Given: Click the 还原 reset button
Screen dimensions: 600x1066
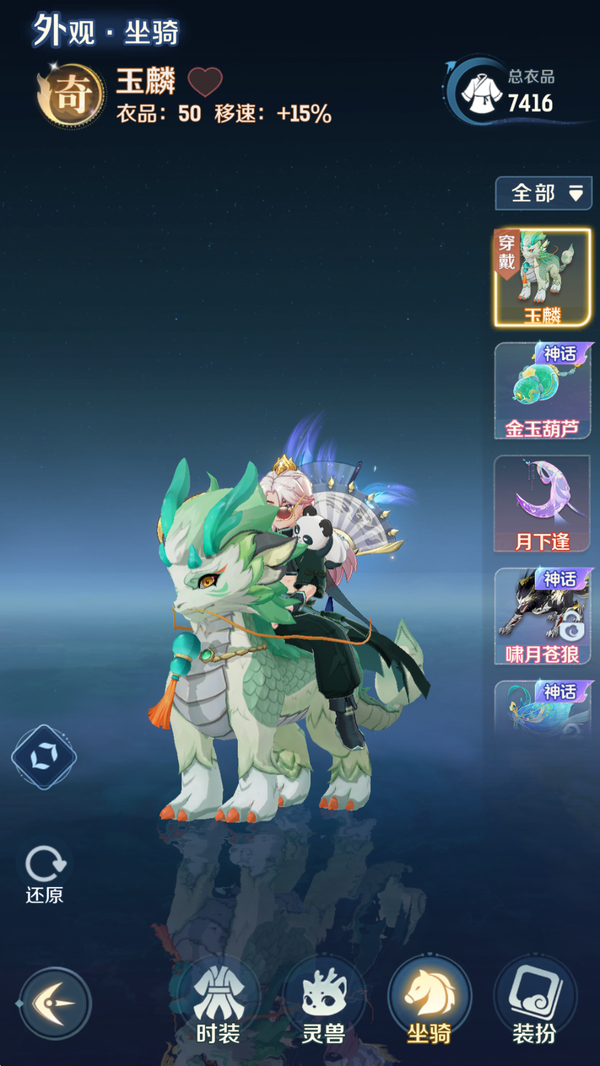Looking at the screenshot, I should (44, 873).
